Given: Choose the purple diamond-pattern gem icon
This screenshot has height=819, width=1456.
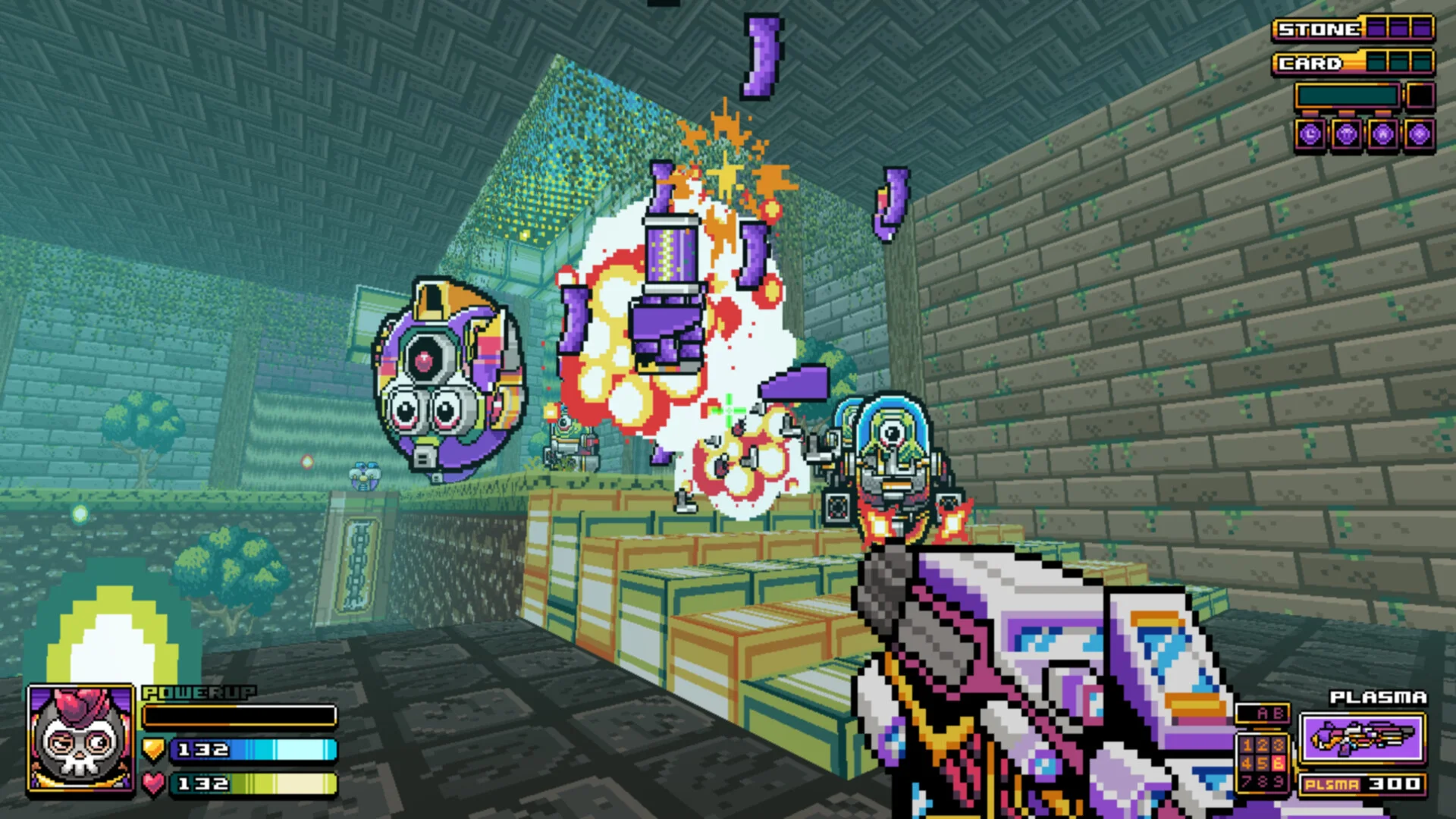Looking at the screenshot, I should tap(1419, 136).
